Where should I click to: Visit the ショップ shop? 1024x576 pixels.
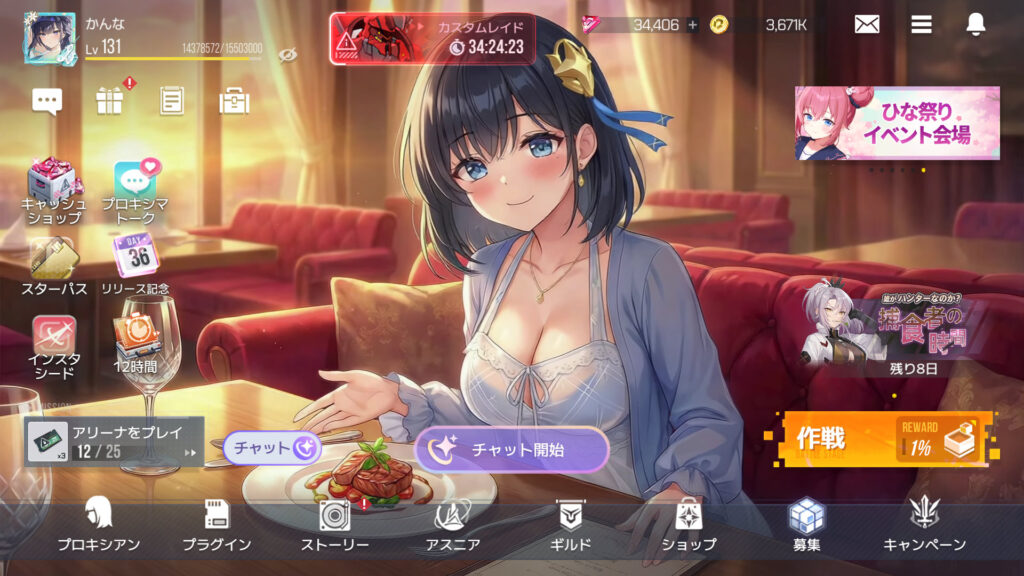click(688, 524)
